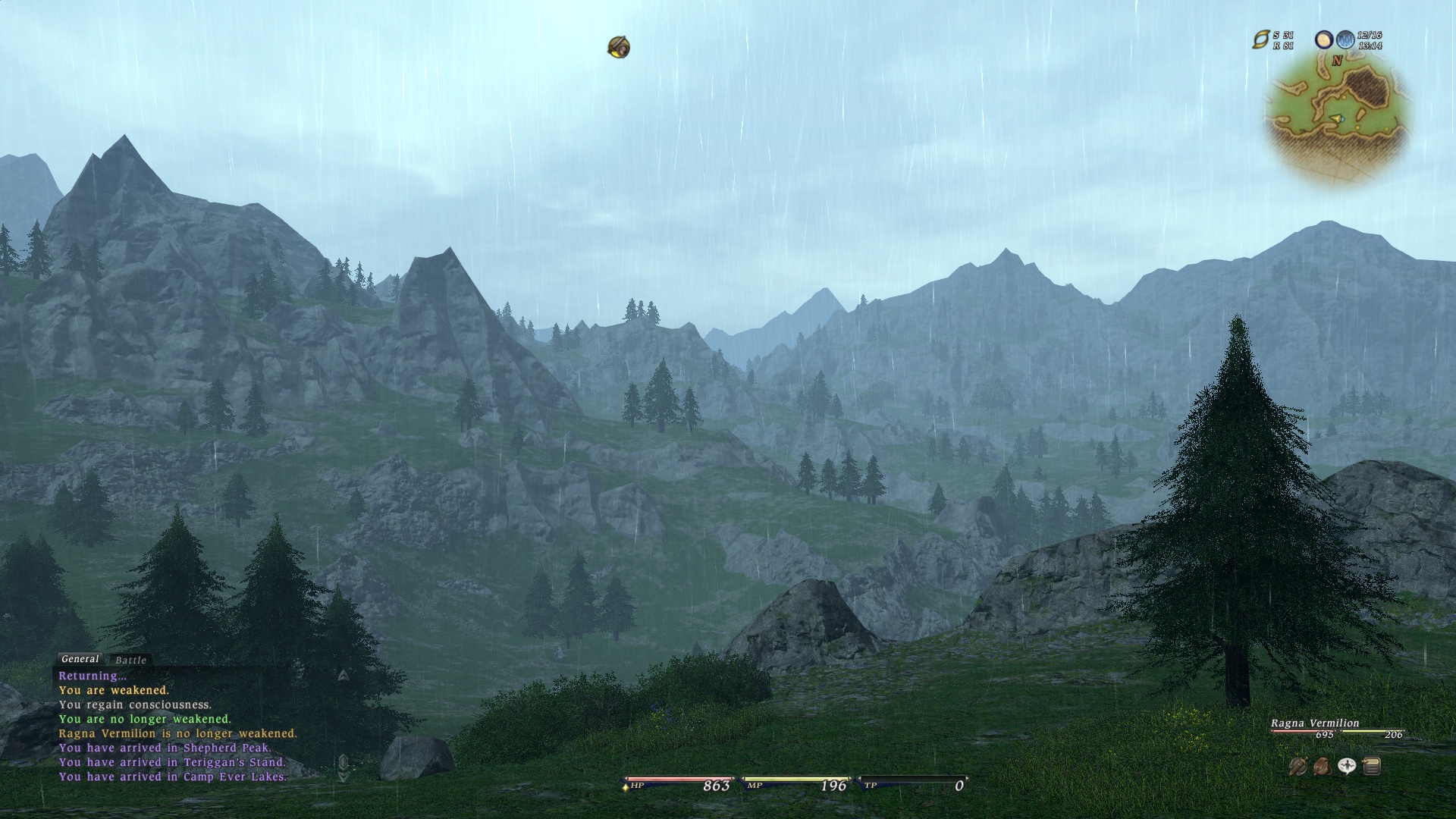Open the leather bag inventory icon

[x=1322, y=767]
